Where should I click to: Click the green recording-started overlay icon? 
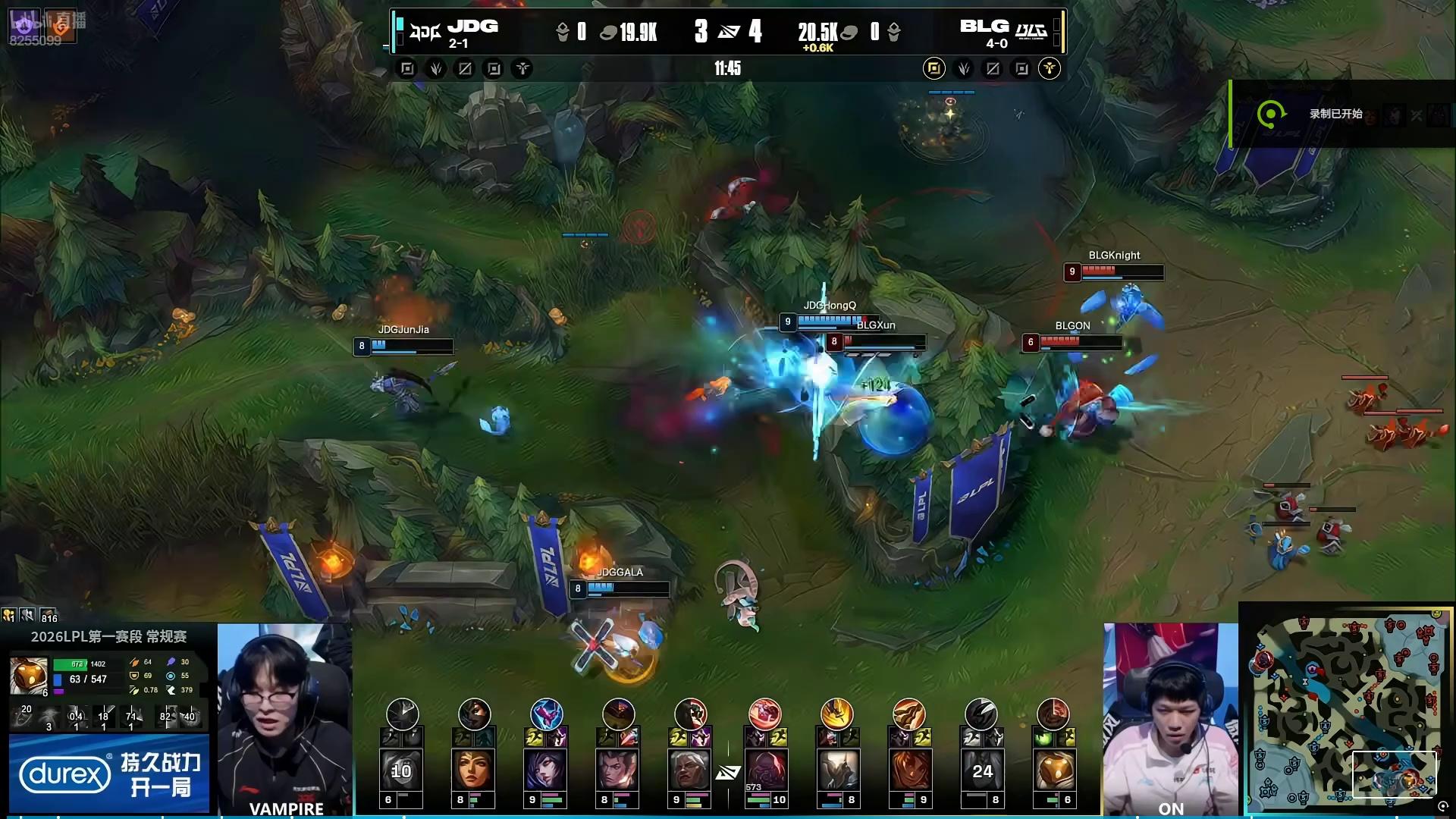(x=1271, y=115)
